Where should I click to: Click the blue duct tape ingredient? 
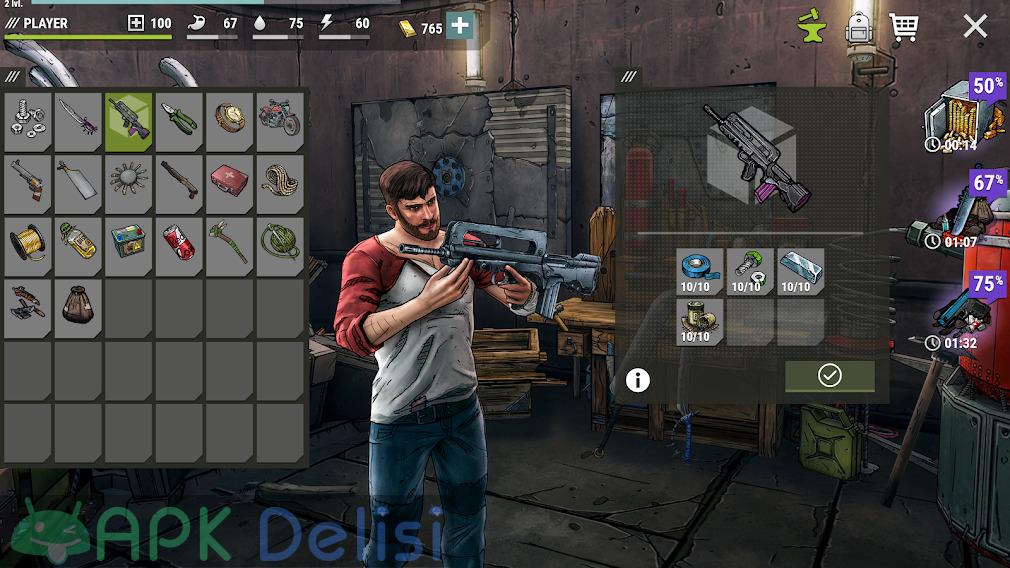pyautogui.click(x=699, y=271)
